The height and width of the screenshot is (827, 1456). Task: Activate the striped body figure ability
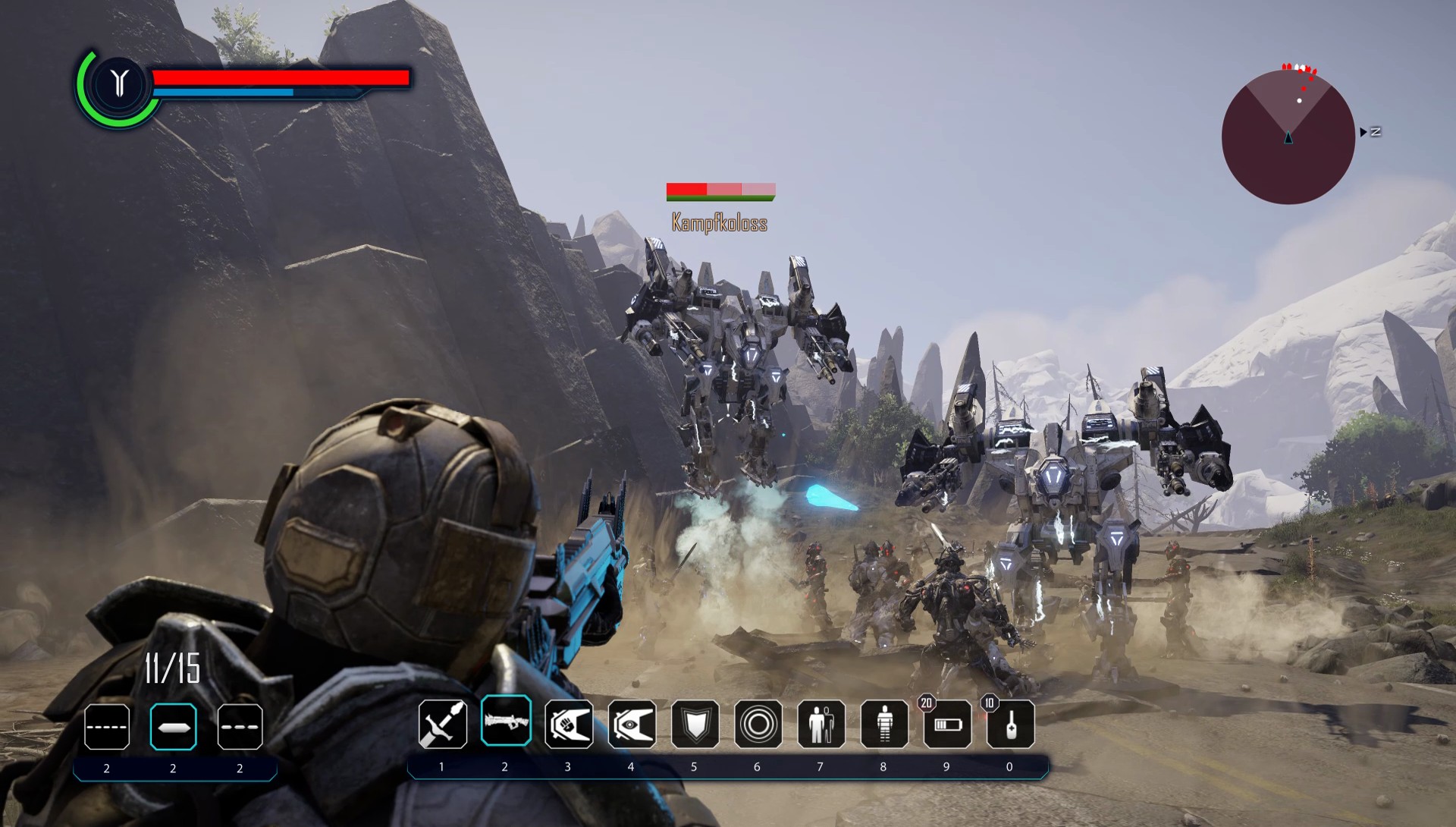point(884,724)
